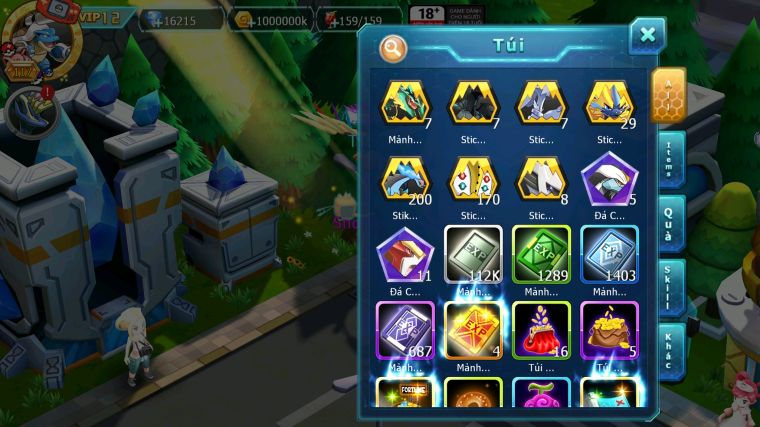Select the grey EXP card showing 112K
The image size is (760, 427).
pos(473,255)
